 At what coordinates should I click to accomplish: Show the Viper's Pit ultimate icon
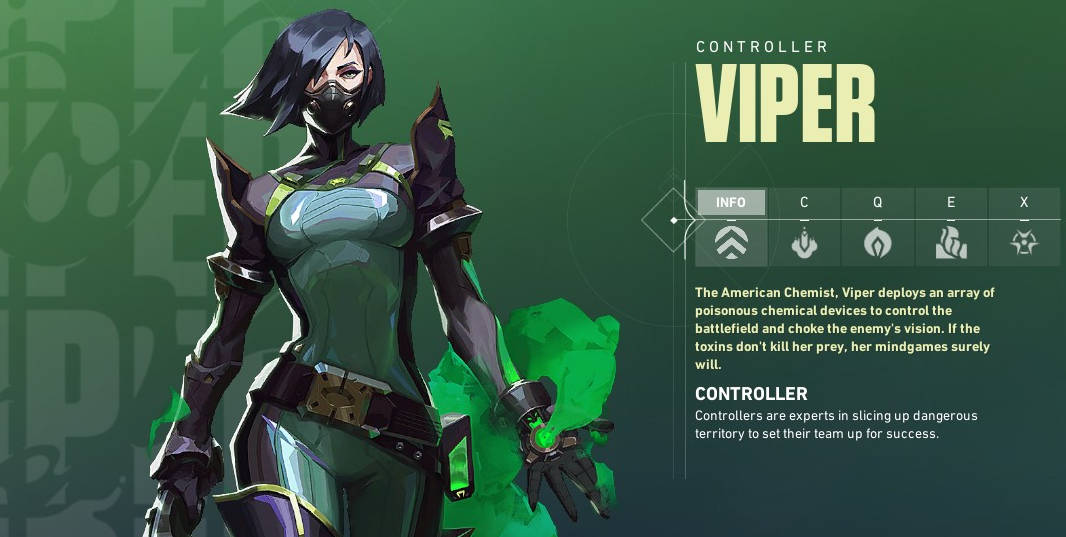(1024, 243)
